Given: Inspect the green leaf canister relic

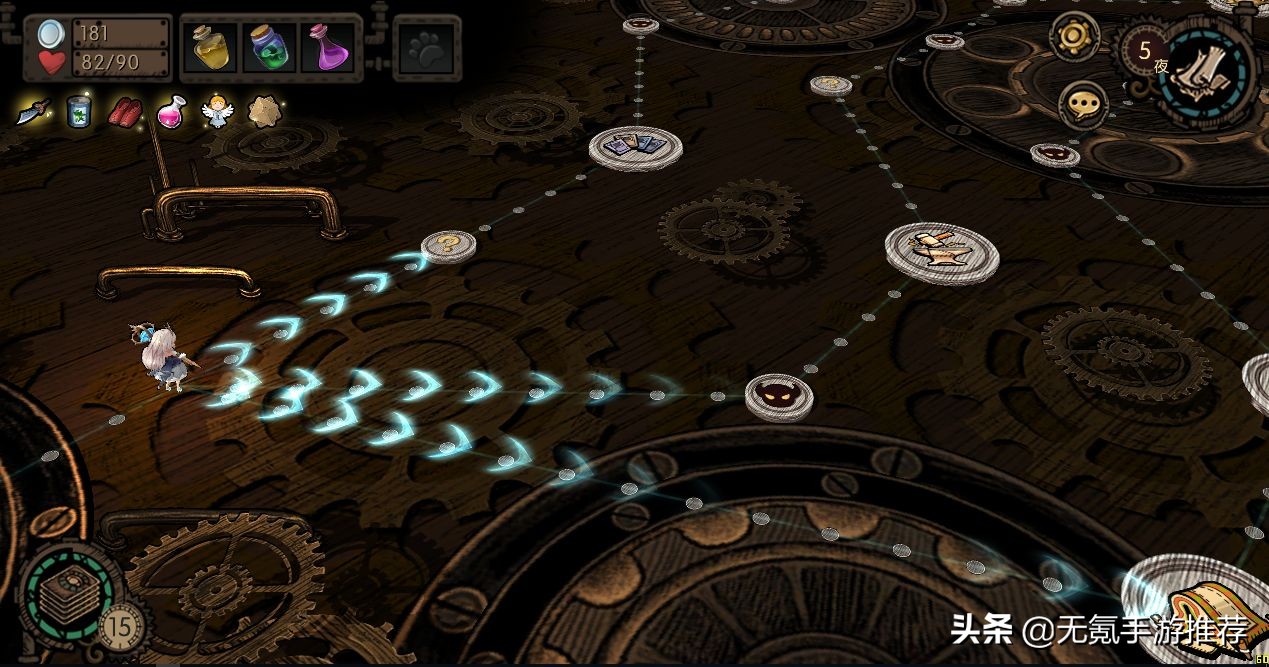Looking at the screenshot, I should click(79, 111).
